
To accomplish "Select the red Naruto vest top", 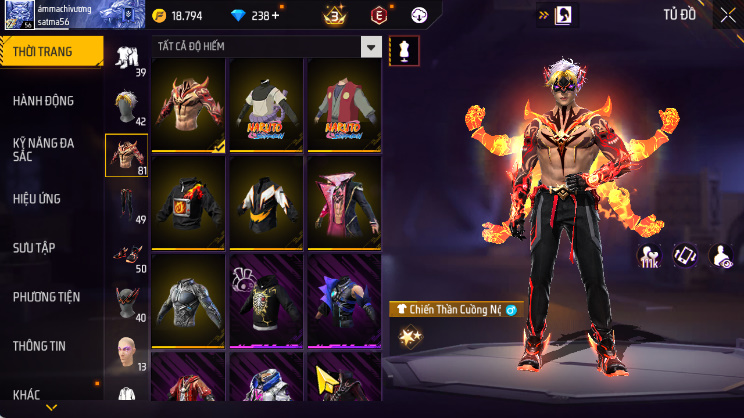I will tap(343, 104).
